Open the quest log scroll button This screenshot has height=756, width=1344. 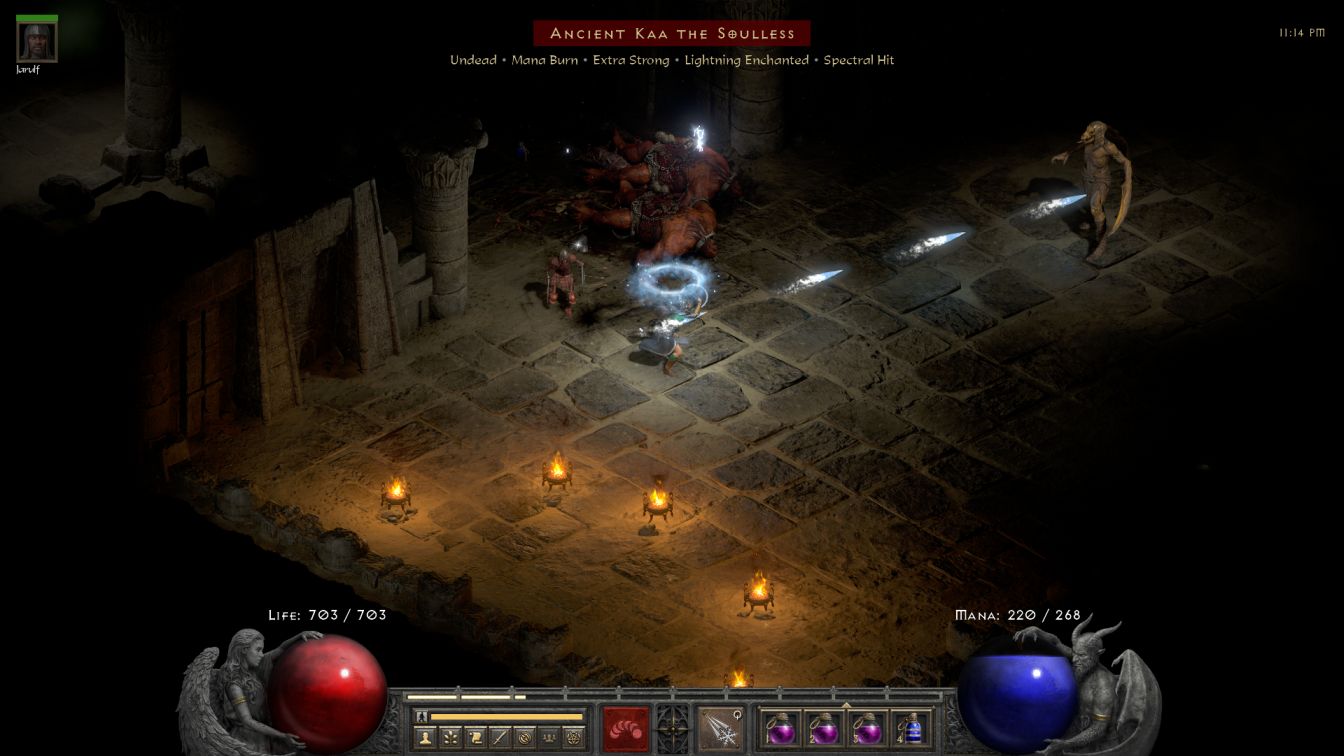pos(474,737)
